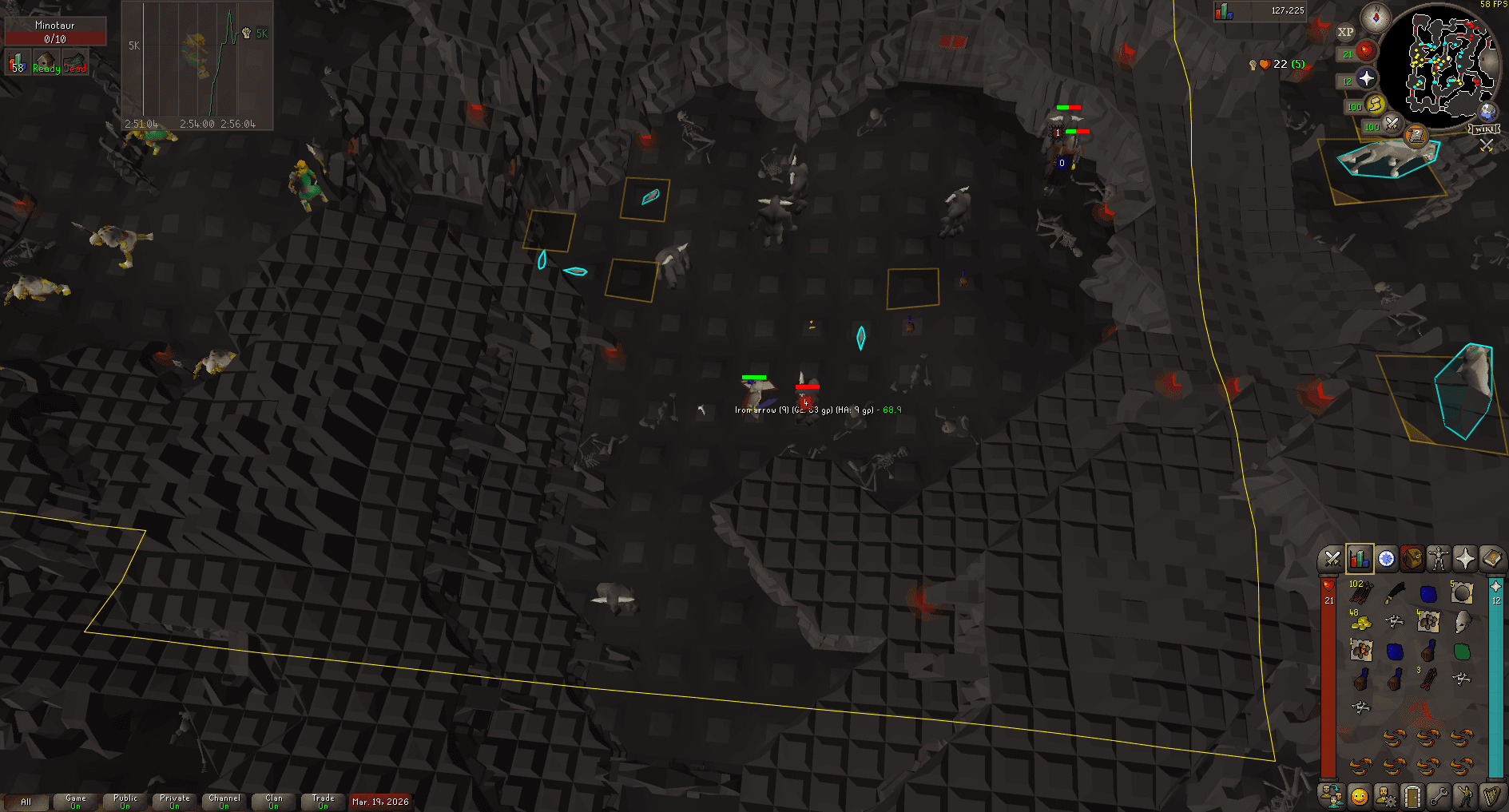Open the Worn Equipment tab
The height and width of the screenshot is (812, 1509).
[1439, 557]
